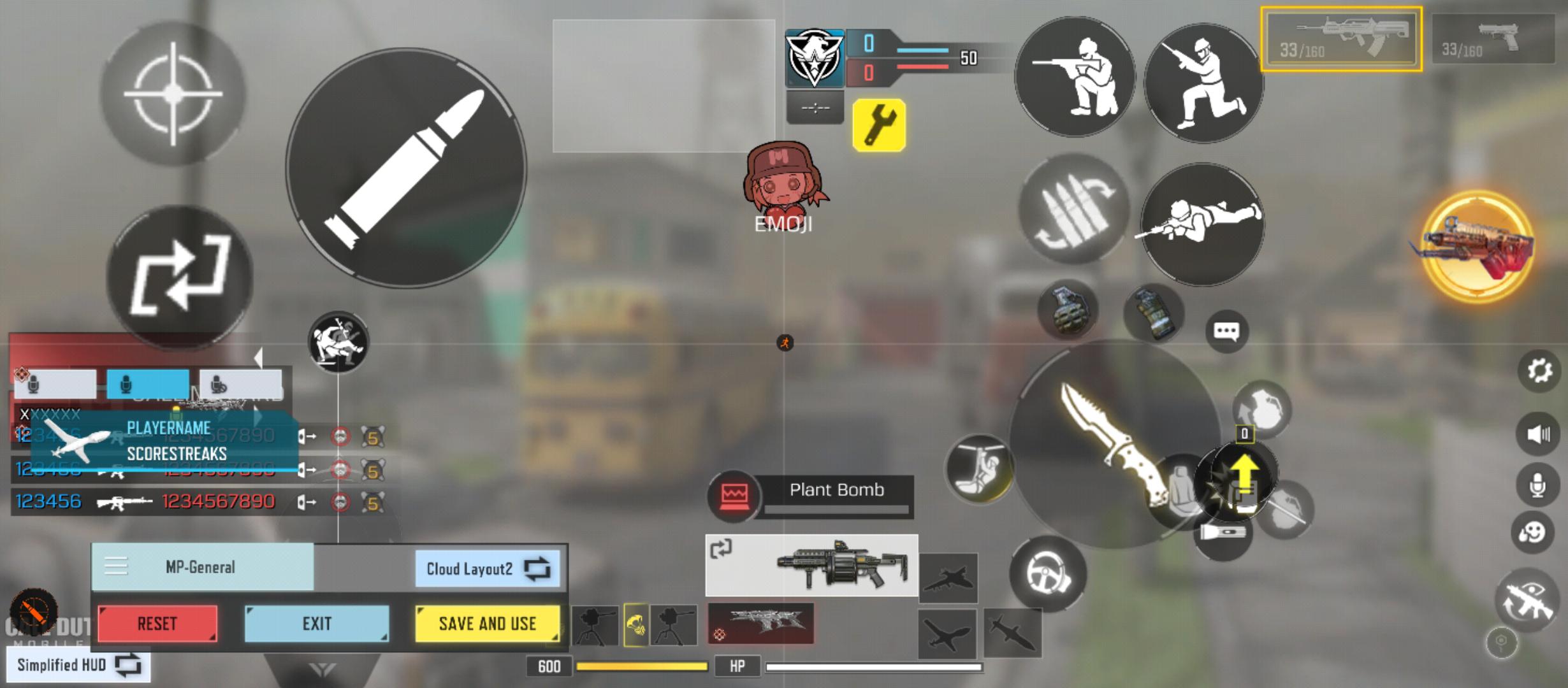
Task: Tap the yellow wrench weapon inspect icon
Action: click(x=878, y=122)
